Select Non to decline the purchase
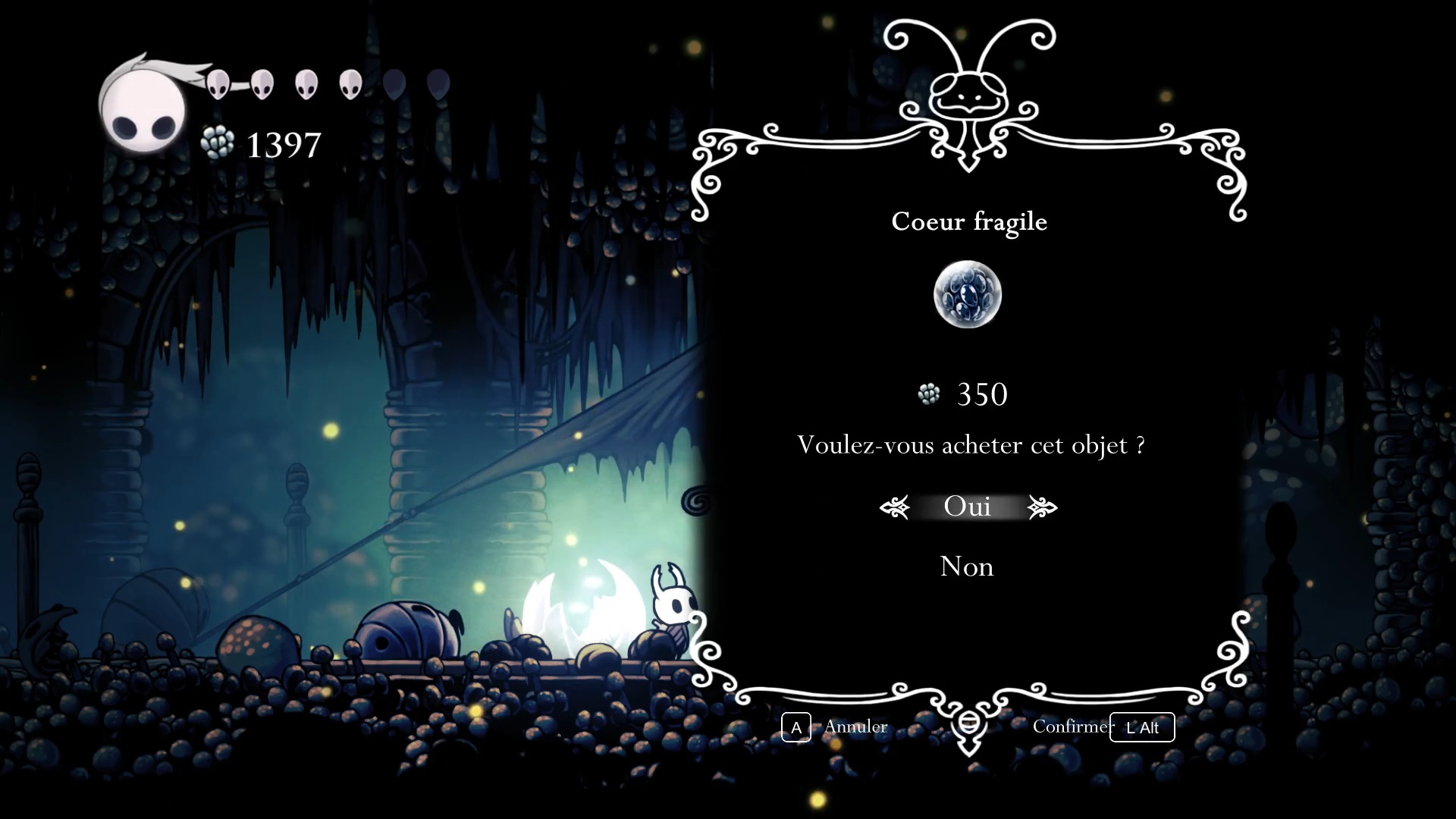This screenshot has width=1456, height=819. tap(967, 566)
